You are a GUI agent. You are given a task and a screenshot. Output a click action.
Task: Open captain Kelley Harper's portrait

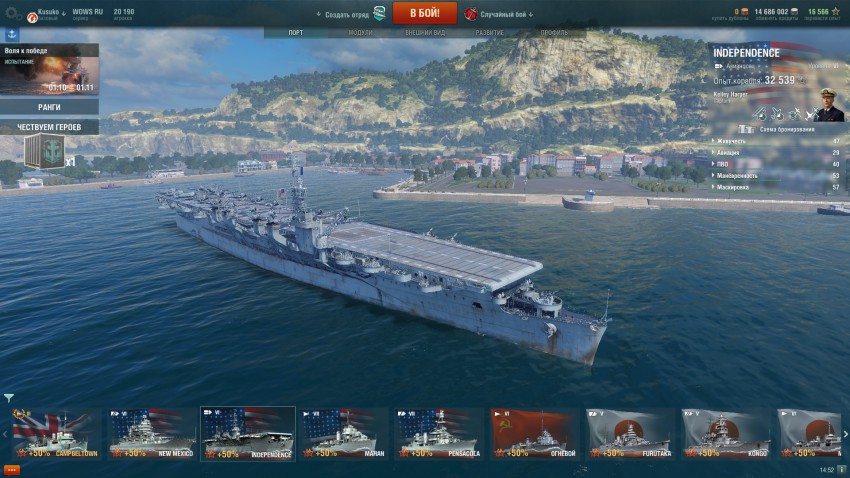tap(830, 104)
